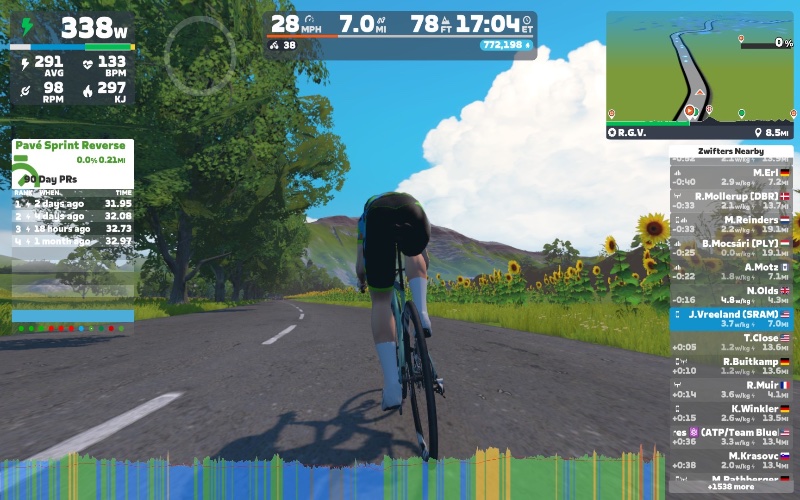The height and width of the screenshot is (500, 800).
Task: Click the minimap route view
Action: [x=698, y=67]
